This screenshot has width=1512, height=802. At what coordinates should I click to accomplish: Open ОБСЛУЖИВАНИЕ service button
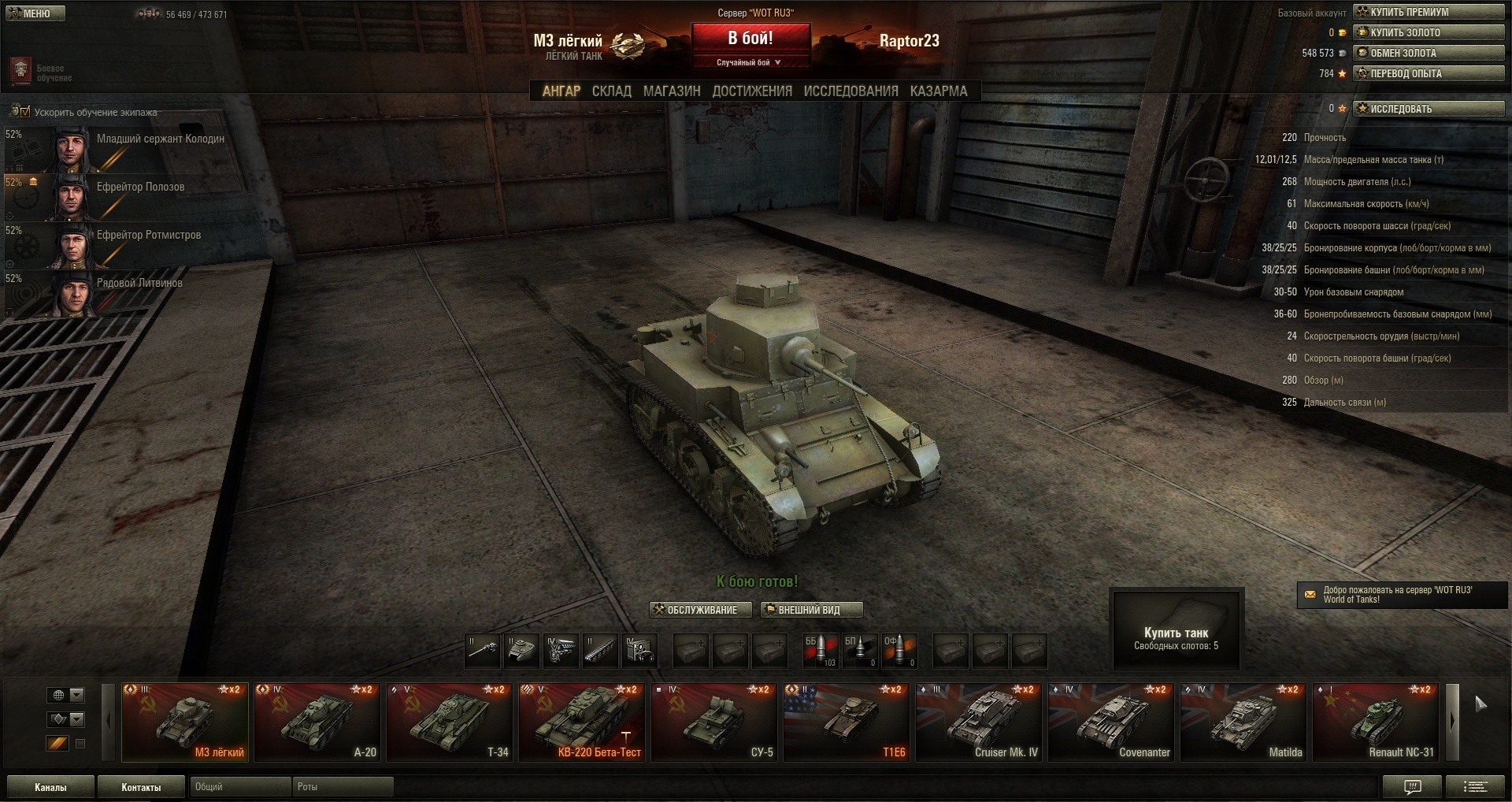click(x=695, y=610)
